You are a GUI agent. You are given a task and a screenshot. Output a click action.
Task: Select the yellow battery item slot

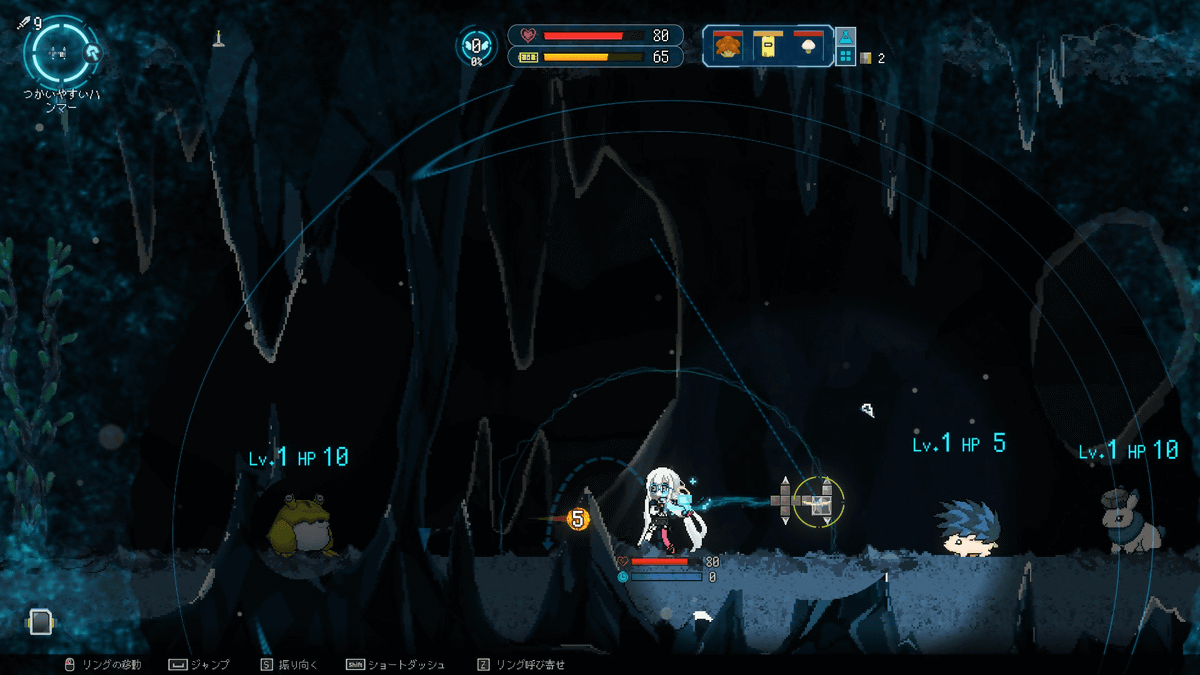(x=767, y=46)
